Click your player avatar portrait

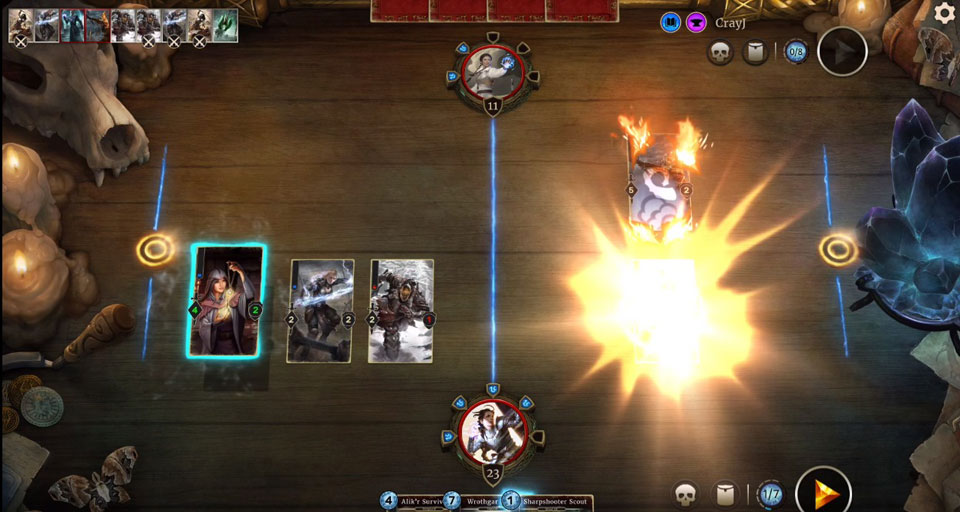click(492, 430)
